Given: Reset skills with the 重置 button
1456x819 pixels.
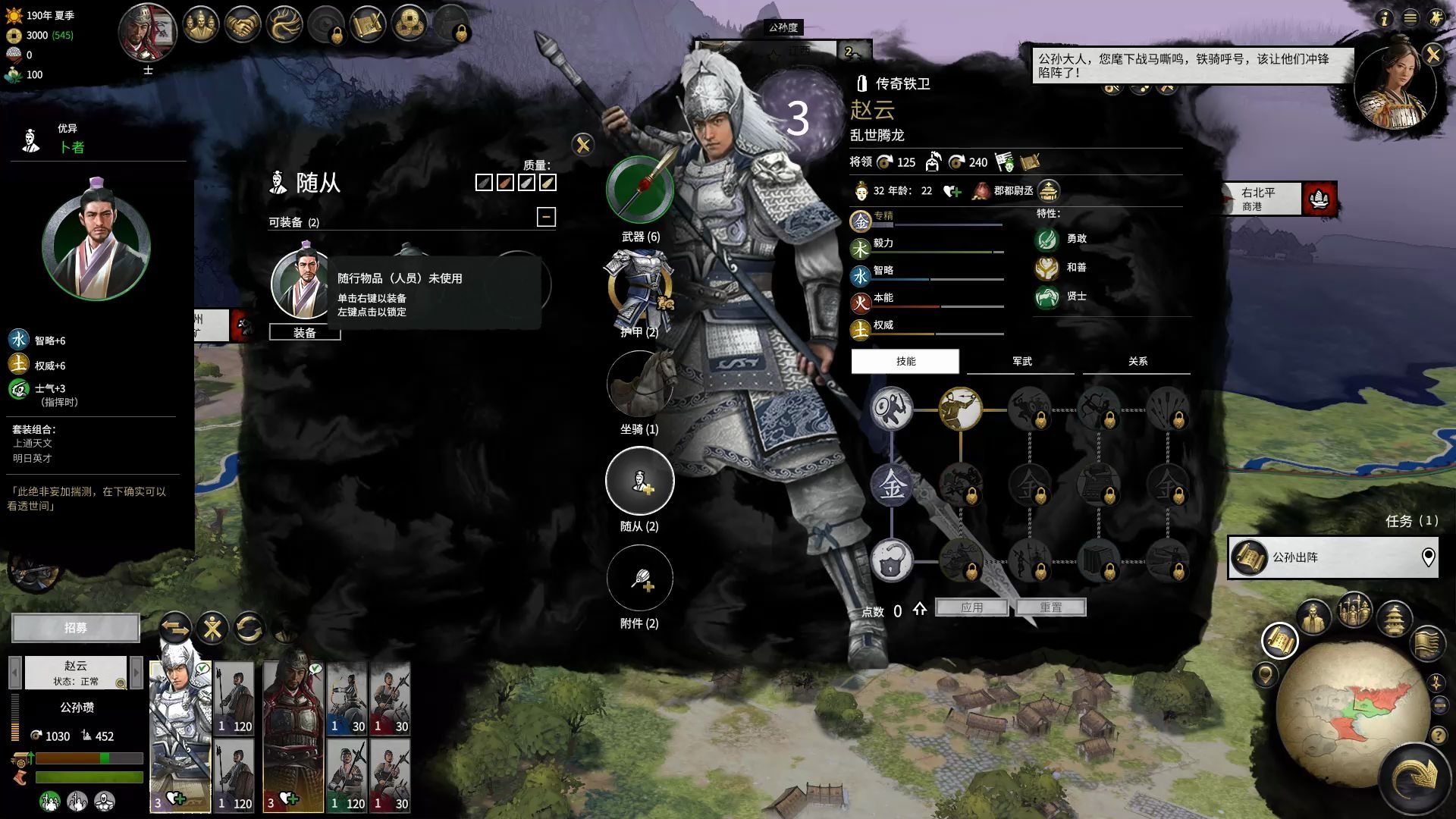Looking at the screenshot, I should pyautogui.click(x=1051, y=607).
